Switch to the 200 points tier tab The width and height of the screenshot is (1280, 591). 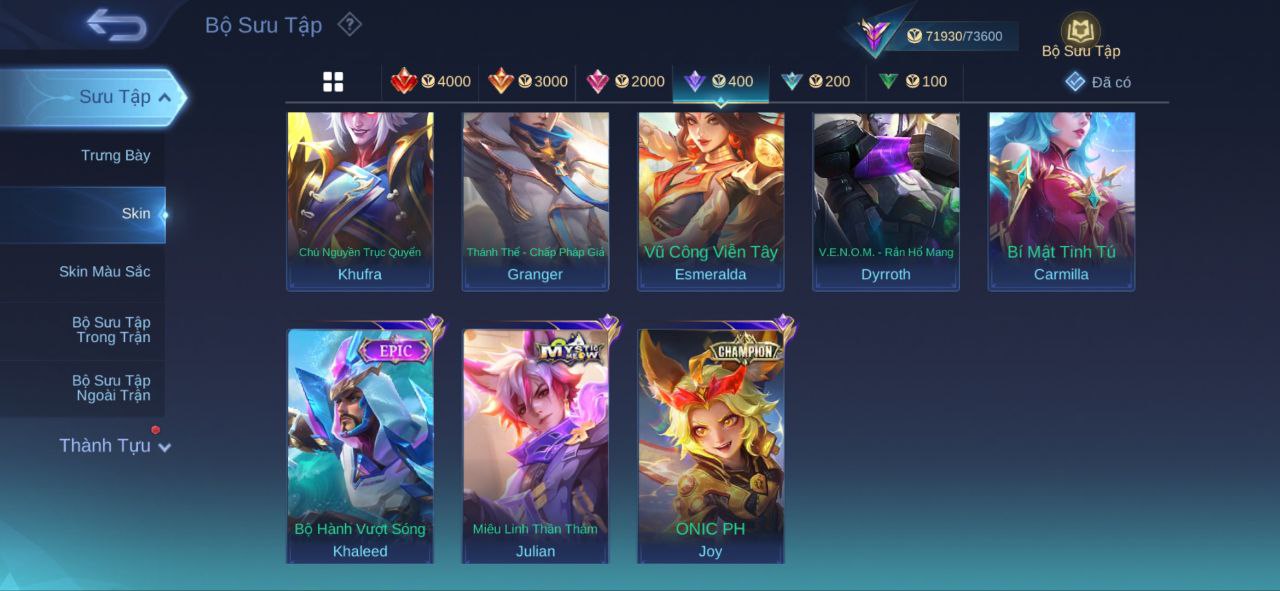816,82
